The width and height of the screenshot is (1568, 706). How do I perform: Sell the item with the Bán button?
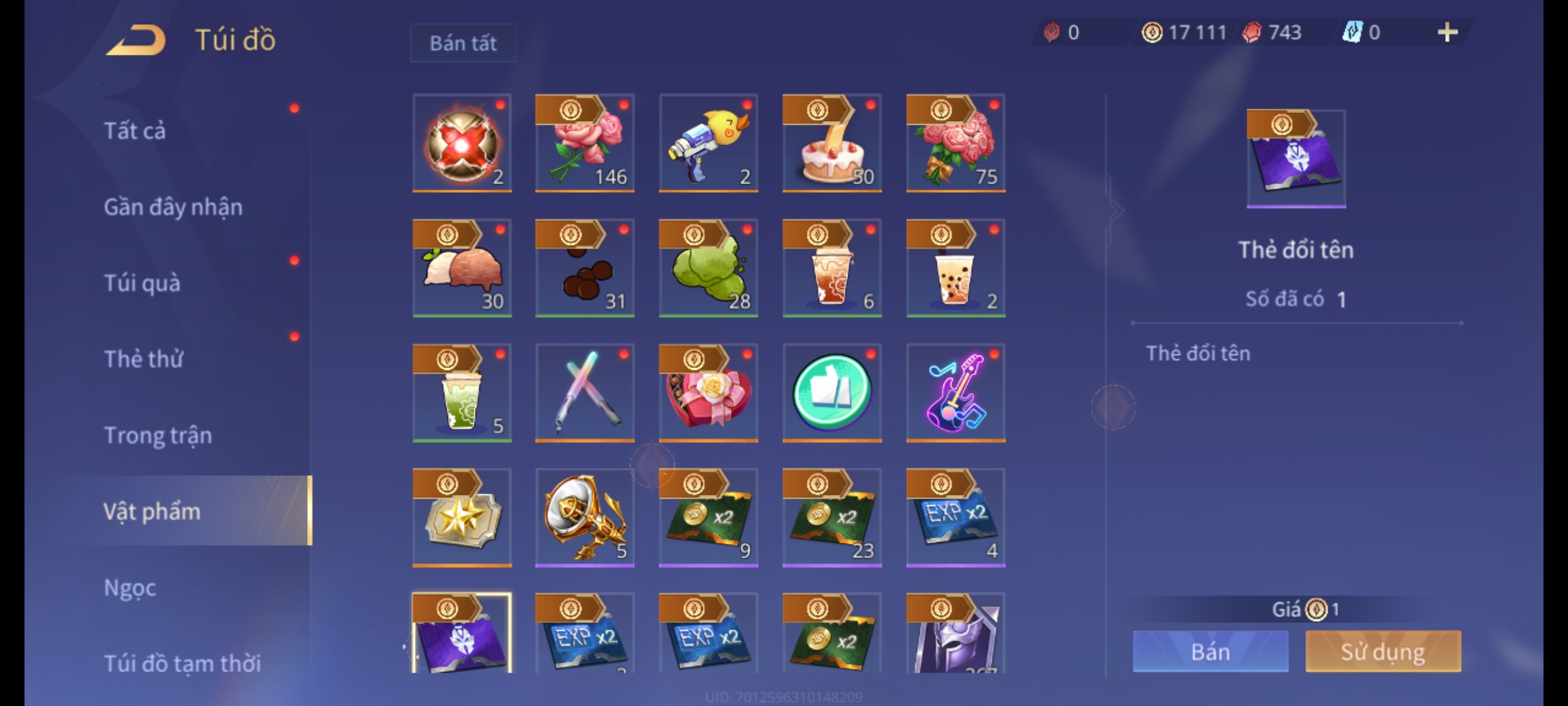pyautogui.click(x=1211, y=652)
